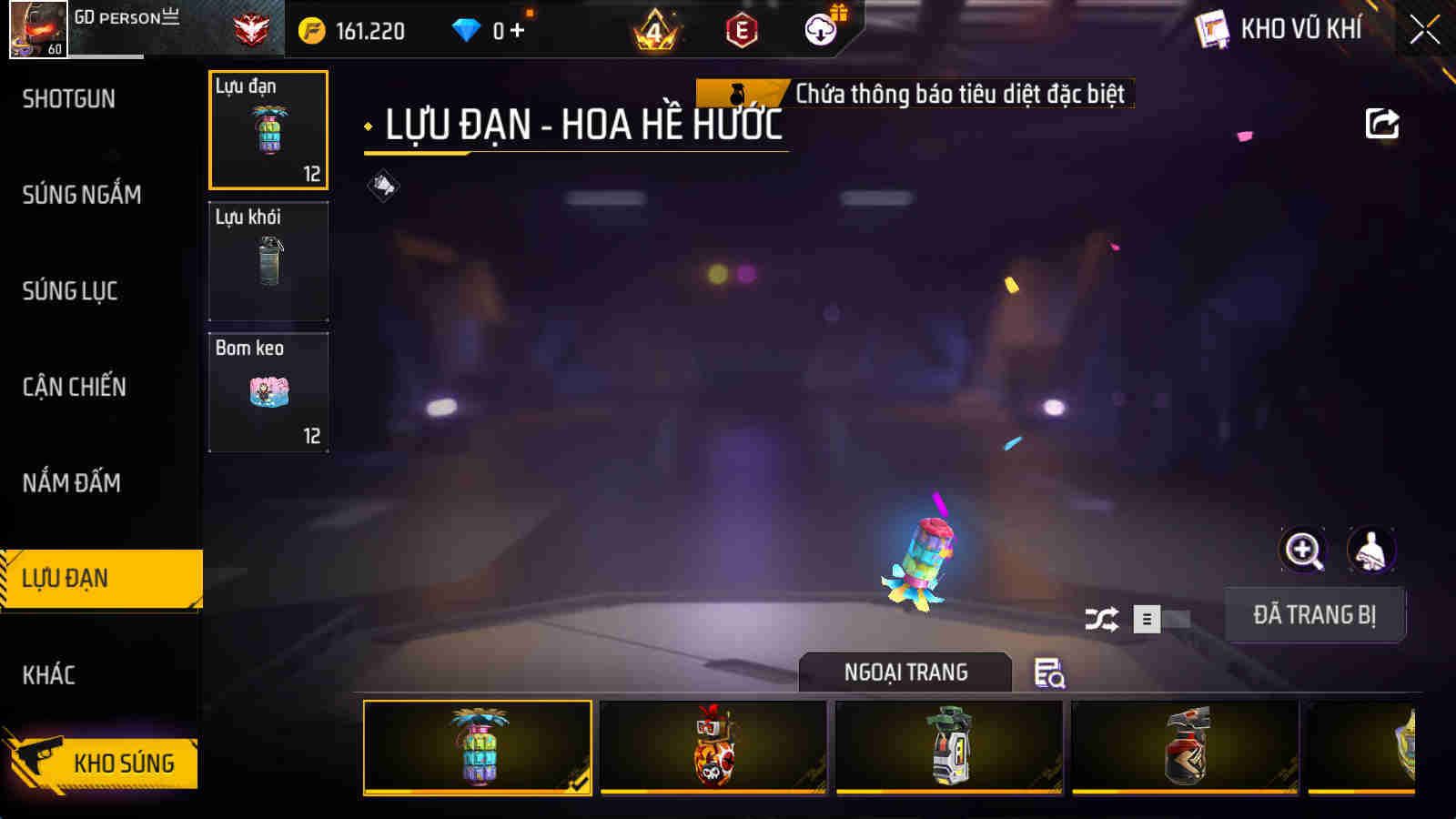Image resolution: width=1456 pixels, height=819 pixels.
Task: Click the shuffle arrows icon near the toggle
Action: 1102,617
